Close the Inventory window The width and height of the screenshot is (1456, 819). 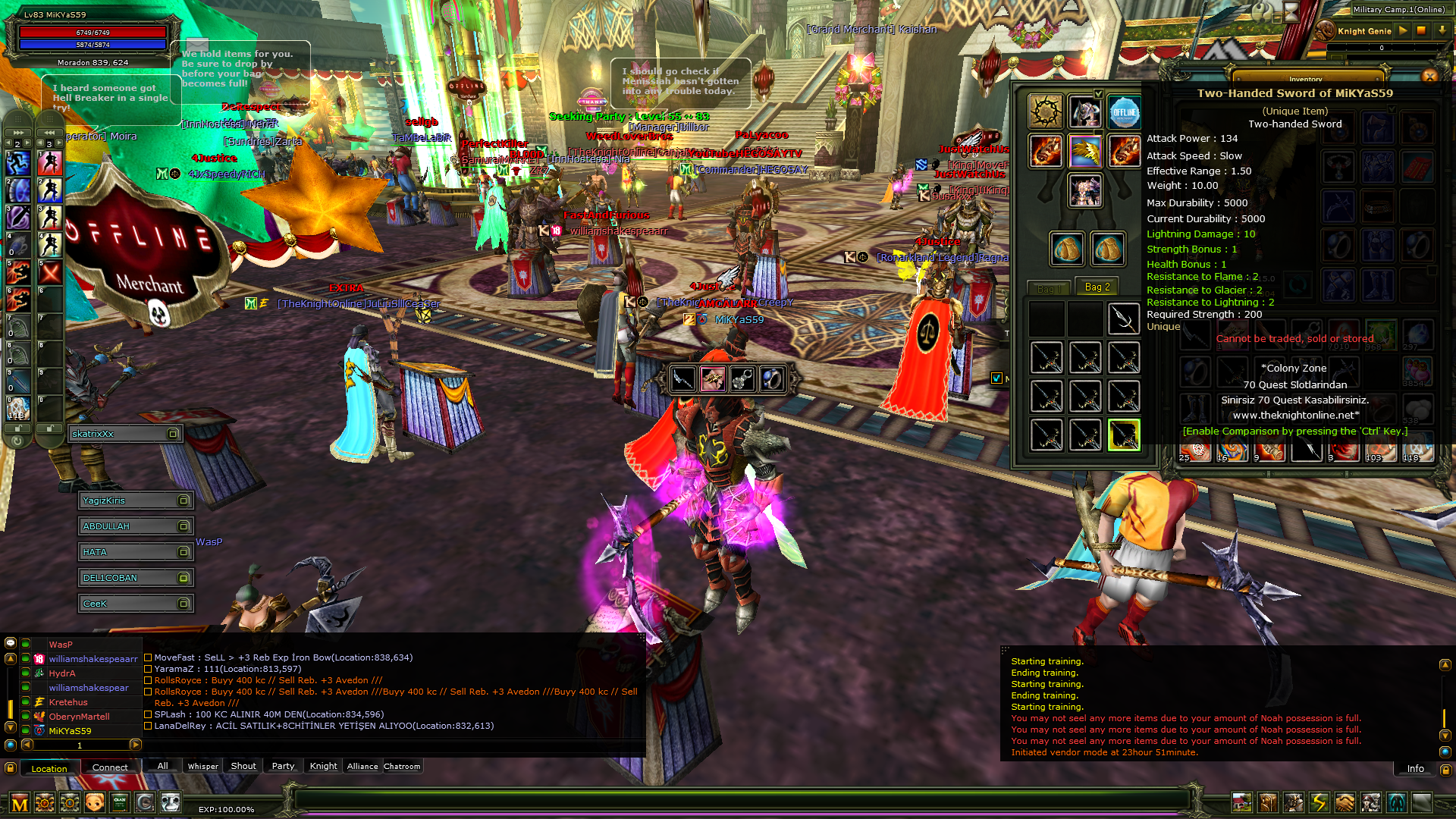(x=1429, y=76)
